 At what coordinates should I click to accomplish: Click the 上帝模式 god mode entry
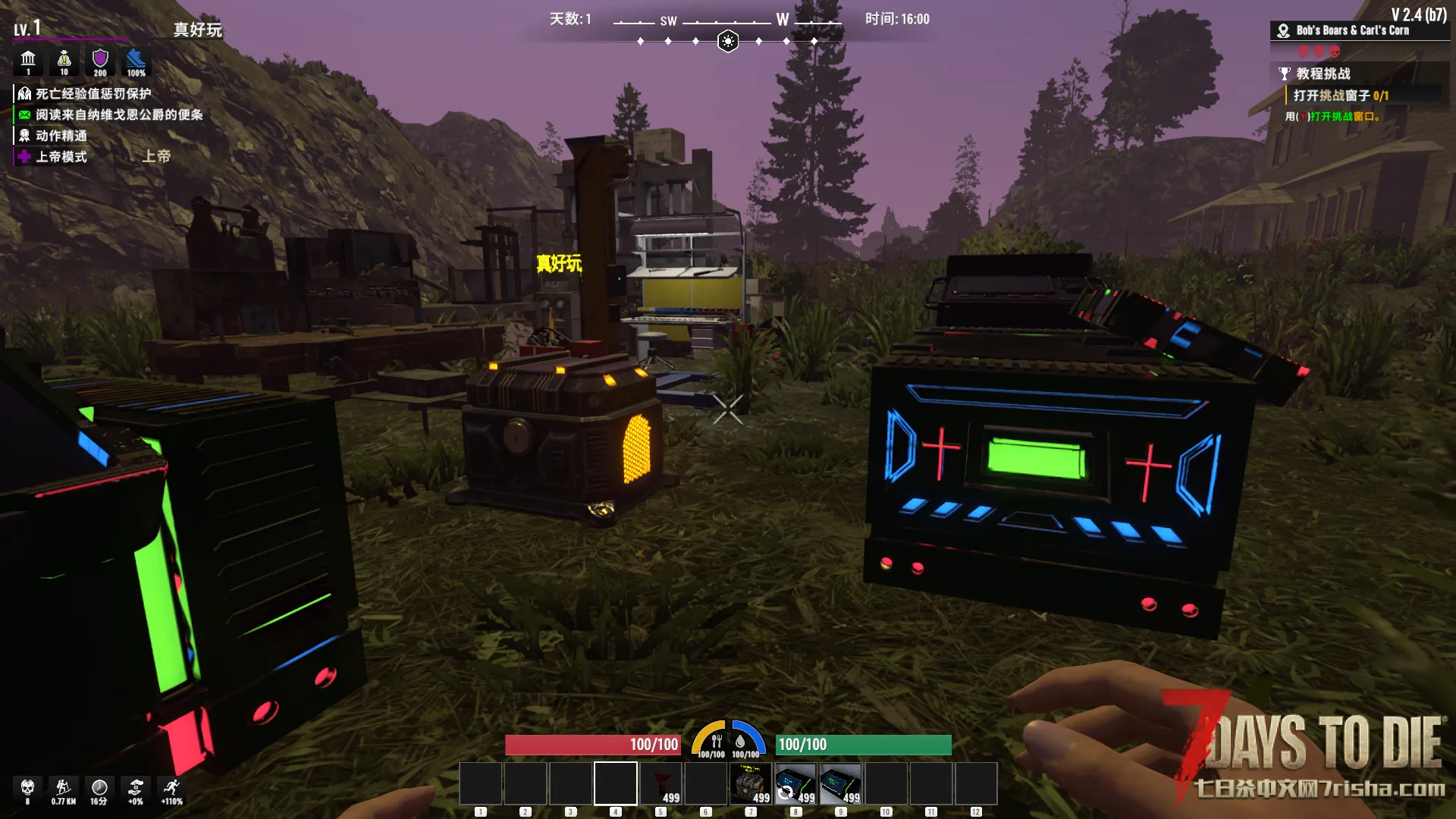click(x=61, y=157)
